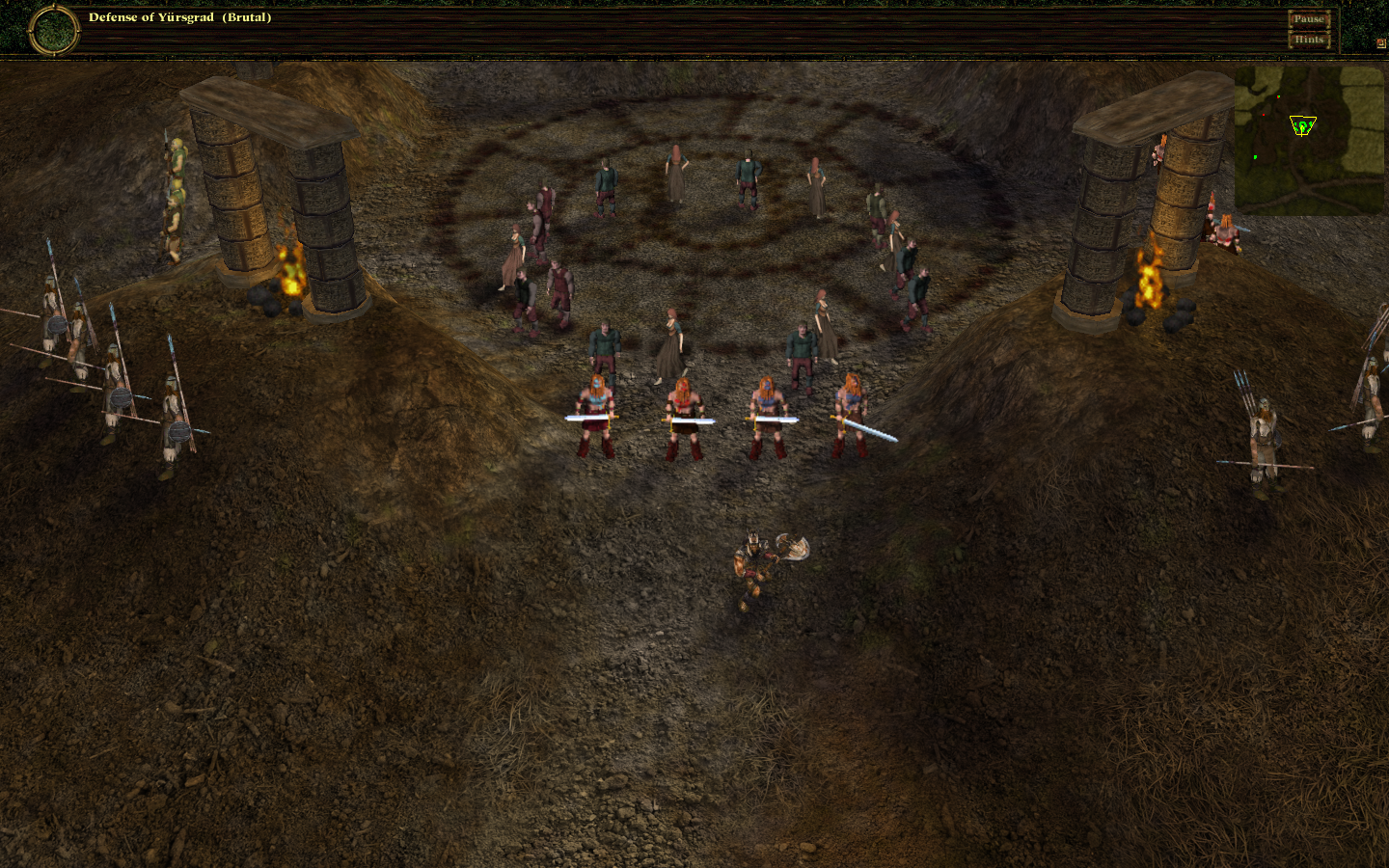Image resolution: width=1389 pixels, height=868 pixels.
Task: Click the minimap overview
Action: click(1309, 141)
